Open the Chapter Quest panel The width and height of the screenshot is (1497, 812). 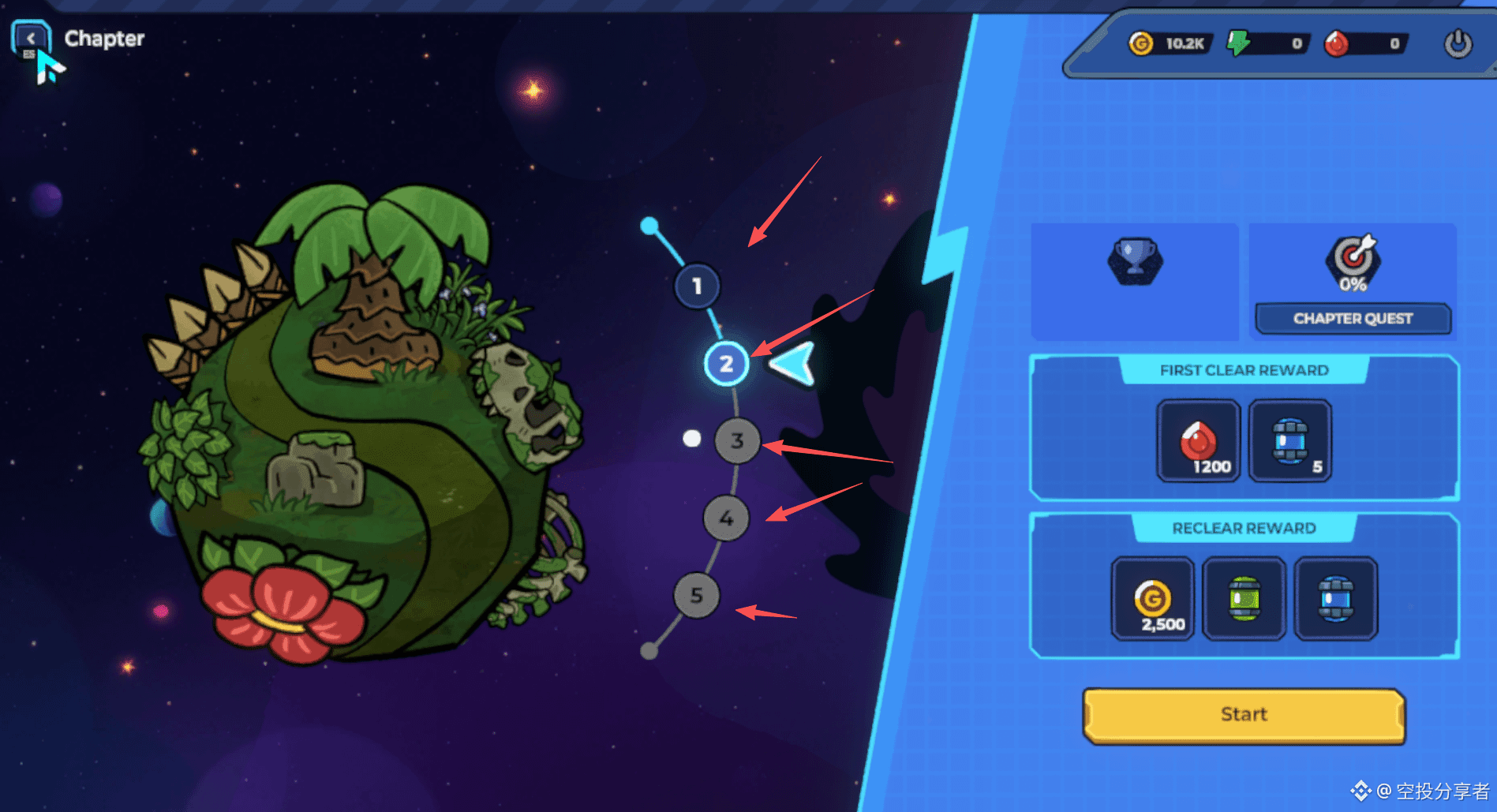pyautogui.click(x=1353, y=318)
